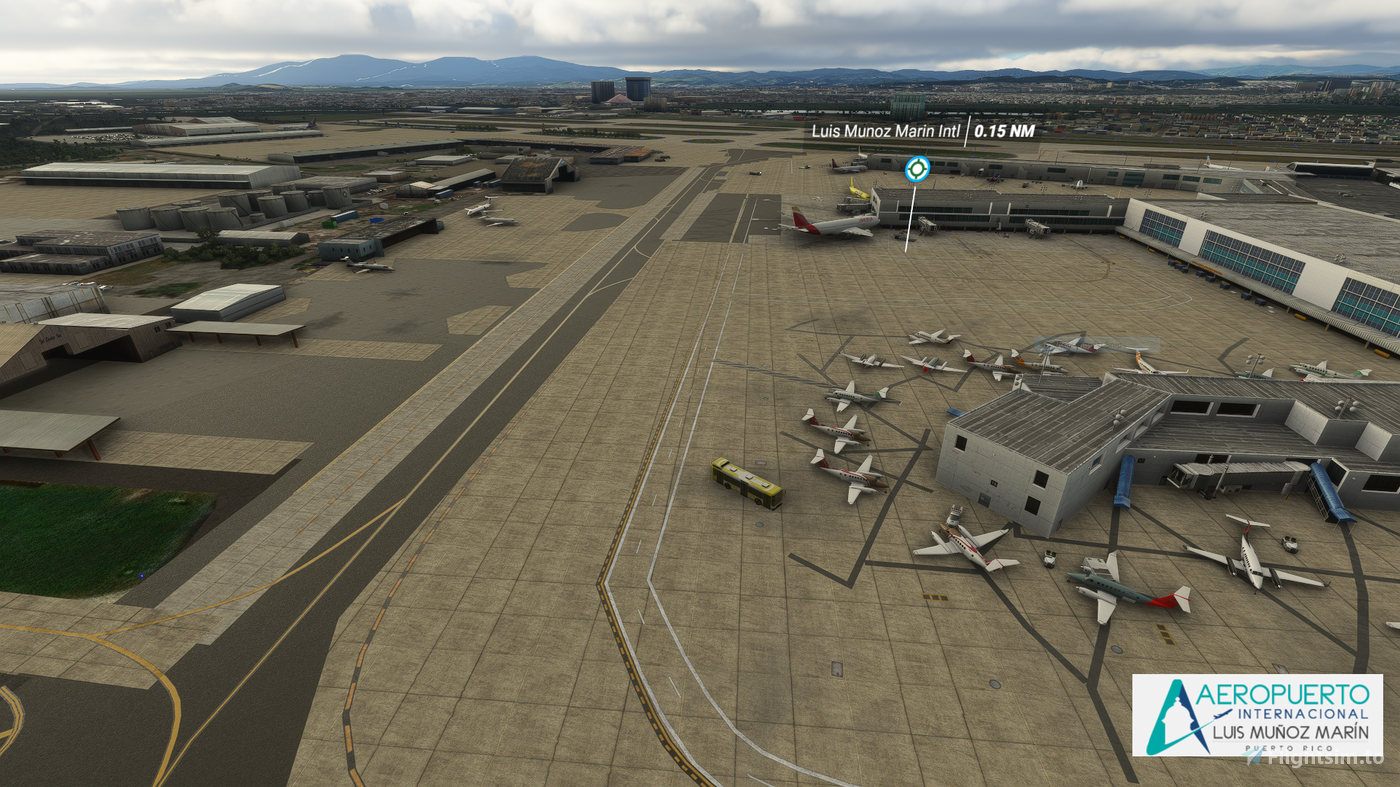Click the PUERTO RICO banner in the logo
This screenshot has height=787, width=1400.
tap(1288, 747)
